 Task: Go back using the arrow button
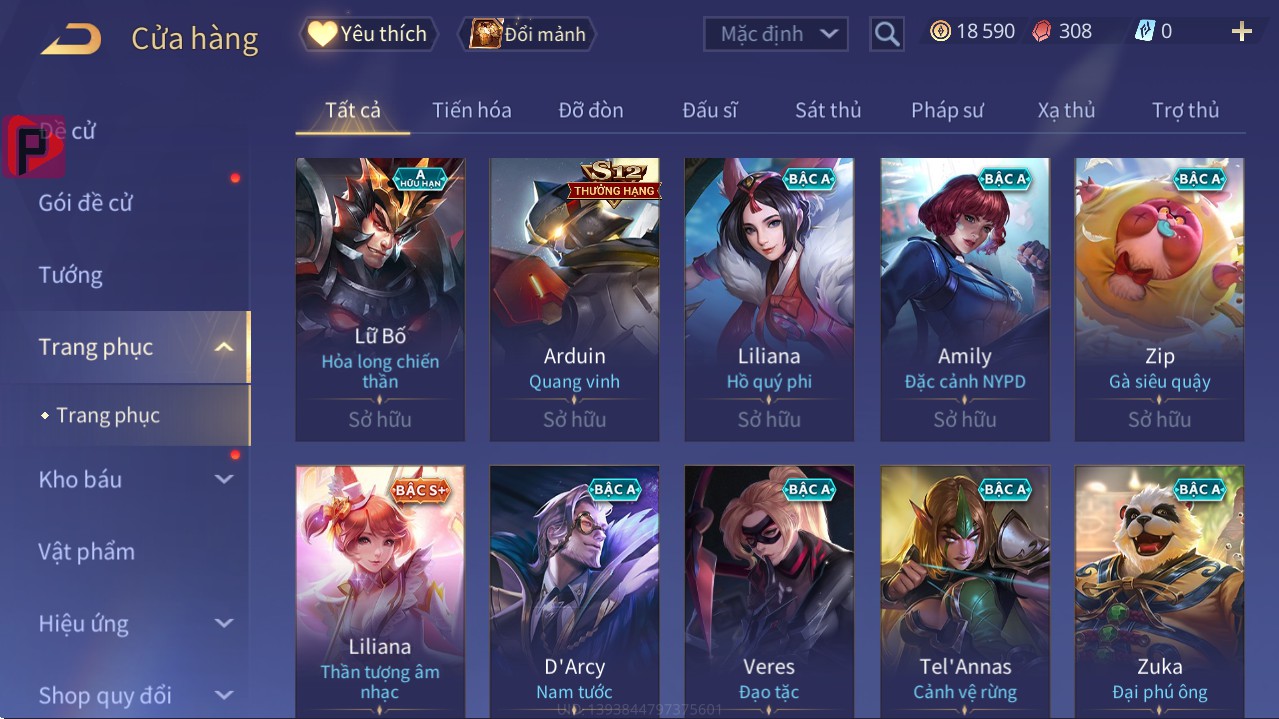tap(71, 38)
